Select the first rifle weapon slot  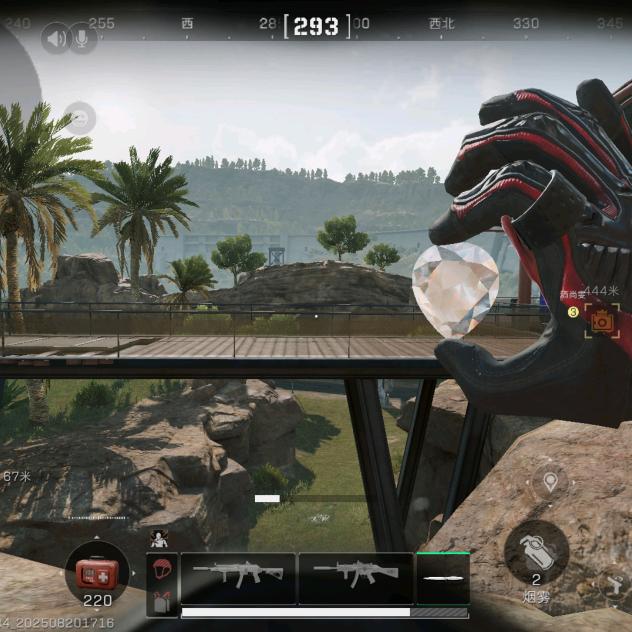(238, 576)
